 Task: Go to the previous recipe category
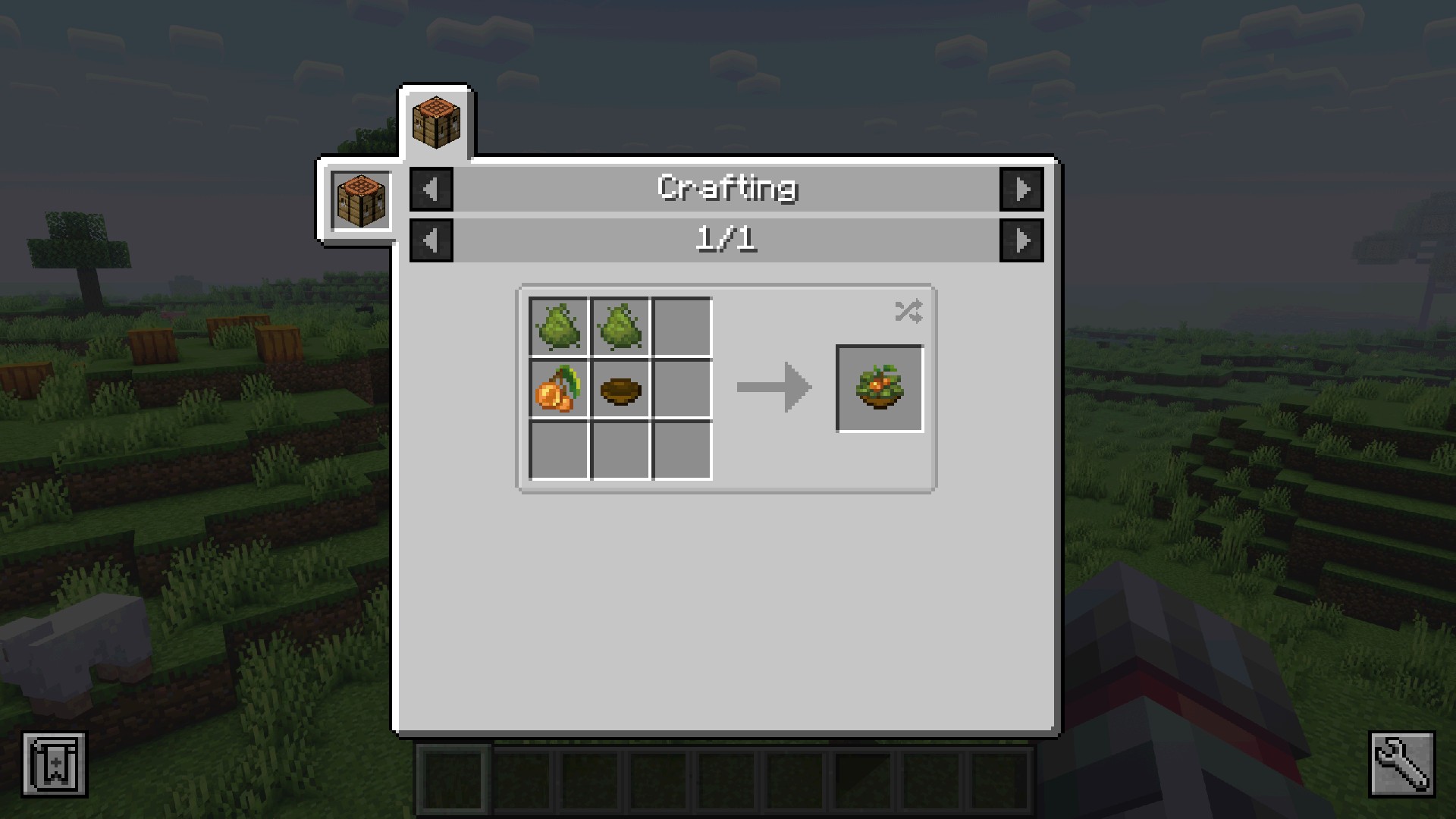(x=431, y=189)
